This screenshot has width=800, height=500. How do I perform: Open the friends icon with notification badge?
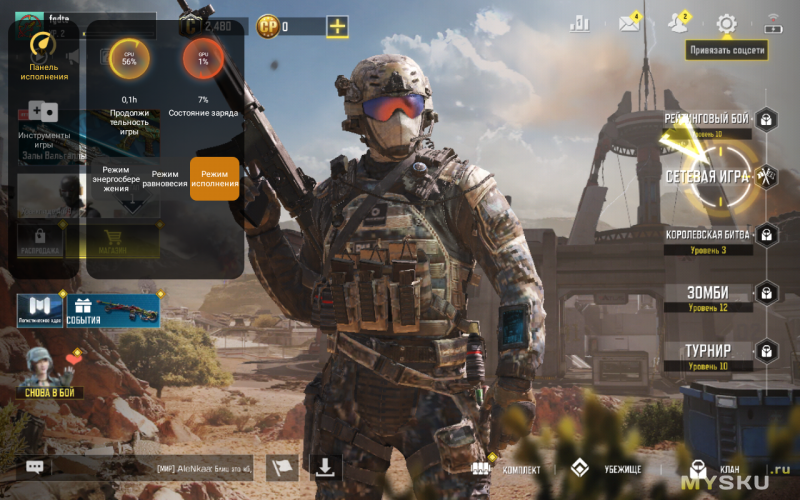678,24
